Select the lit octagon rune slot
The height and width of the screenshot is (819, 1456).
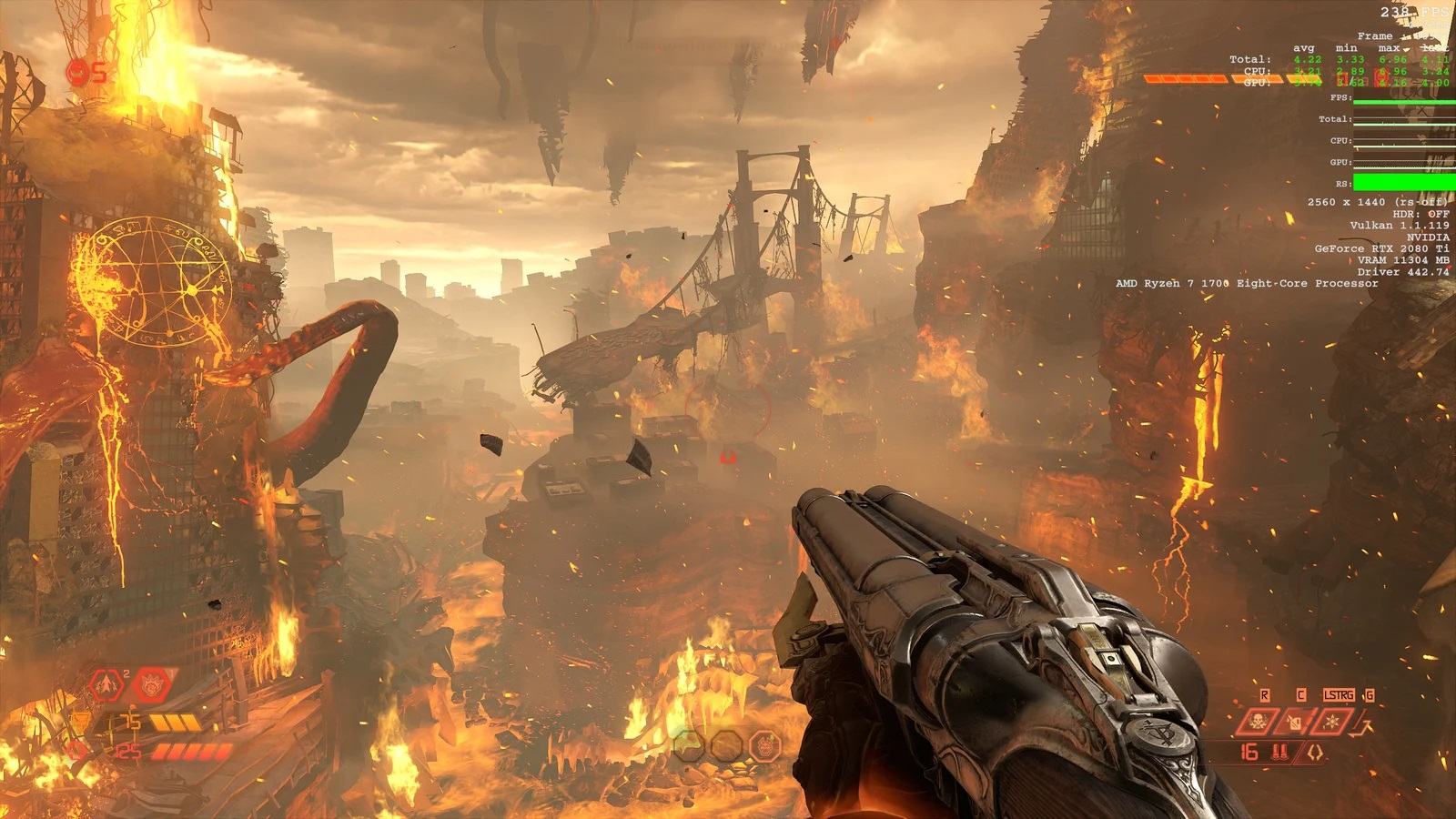tap(765, 748)
